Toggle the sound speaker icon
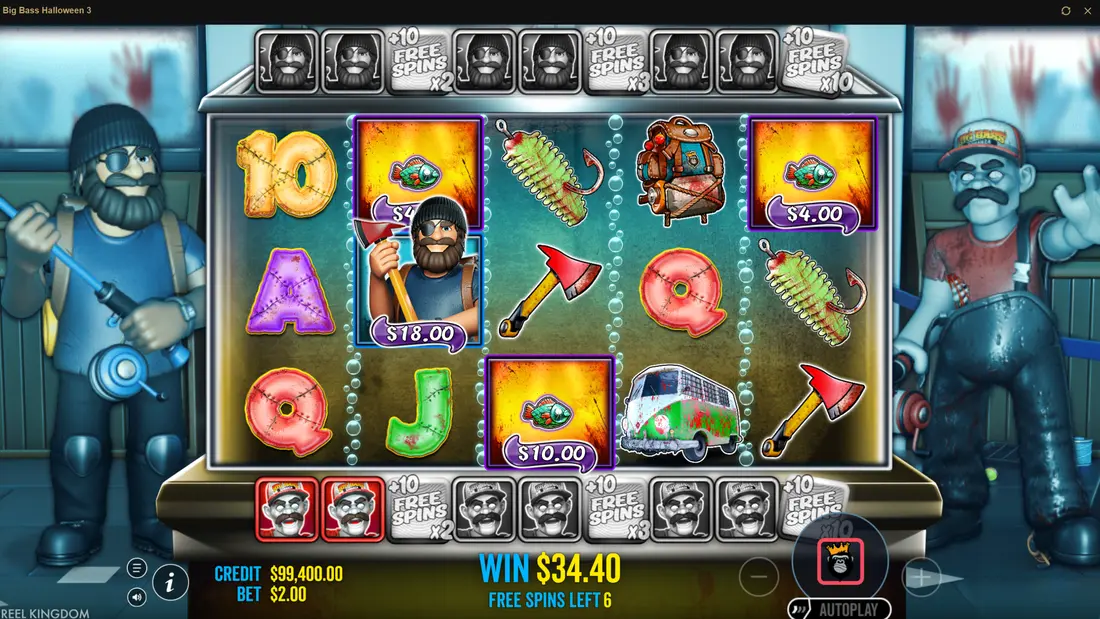1100x619 pixels. (137, 597)
